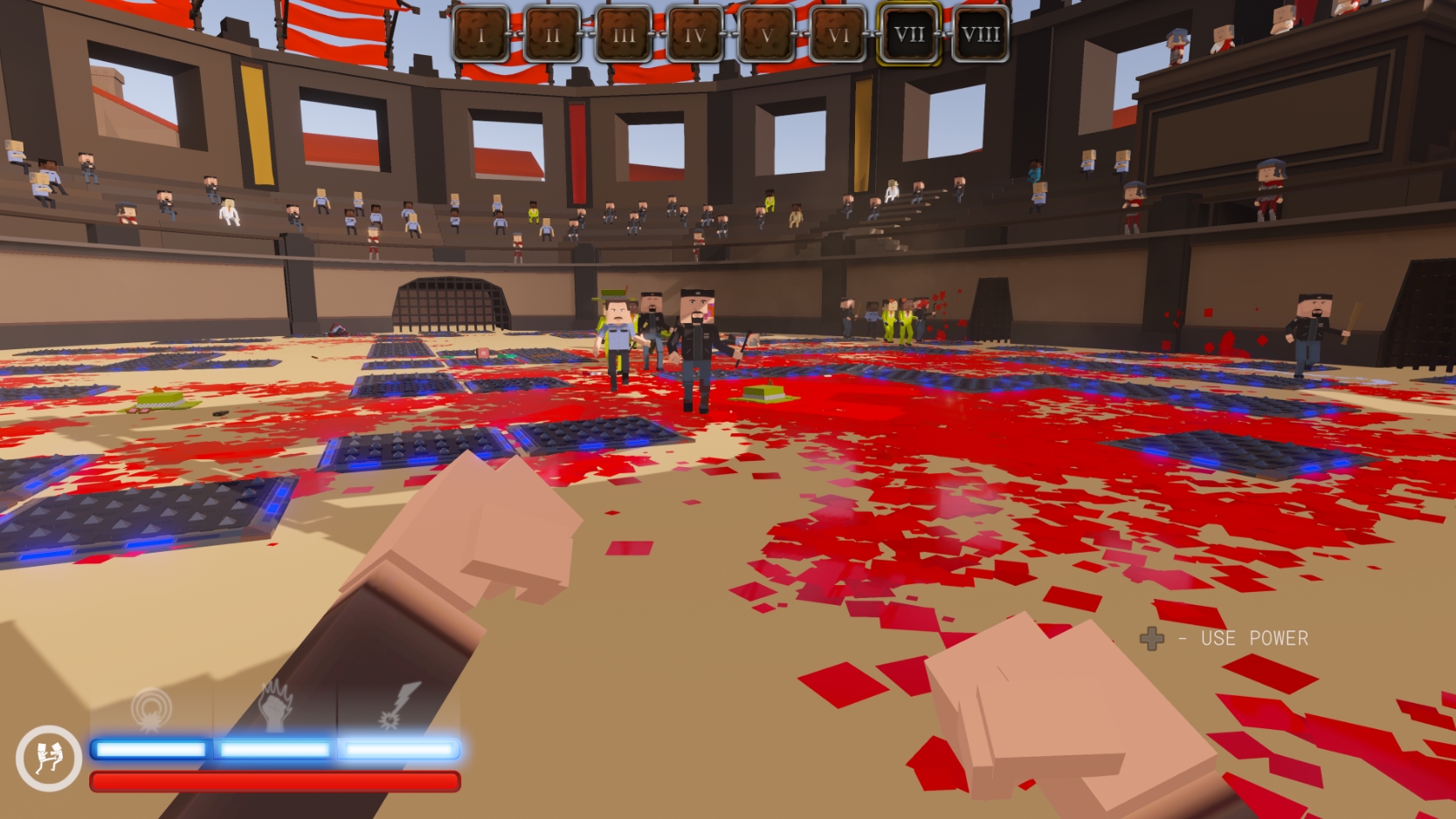Select the wave III tile
Screen dimensions: 1456x819
(x=624, y=35)
